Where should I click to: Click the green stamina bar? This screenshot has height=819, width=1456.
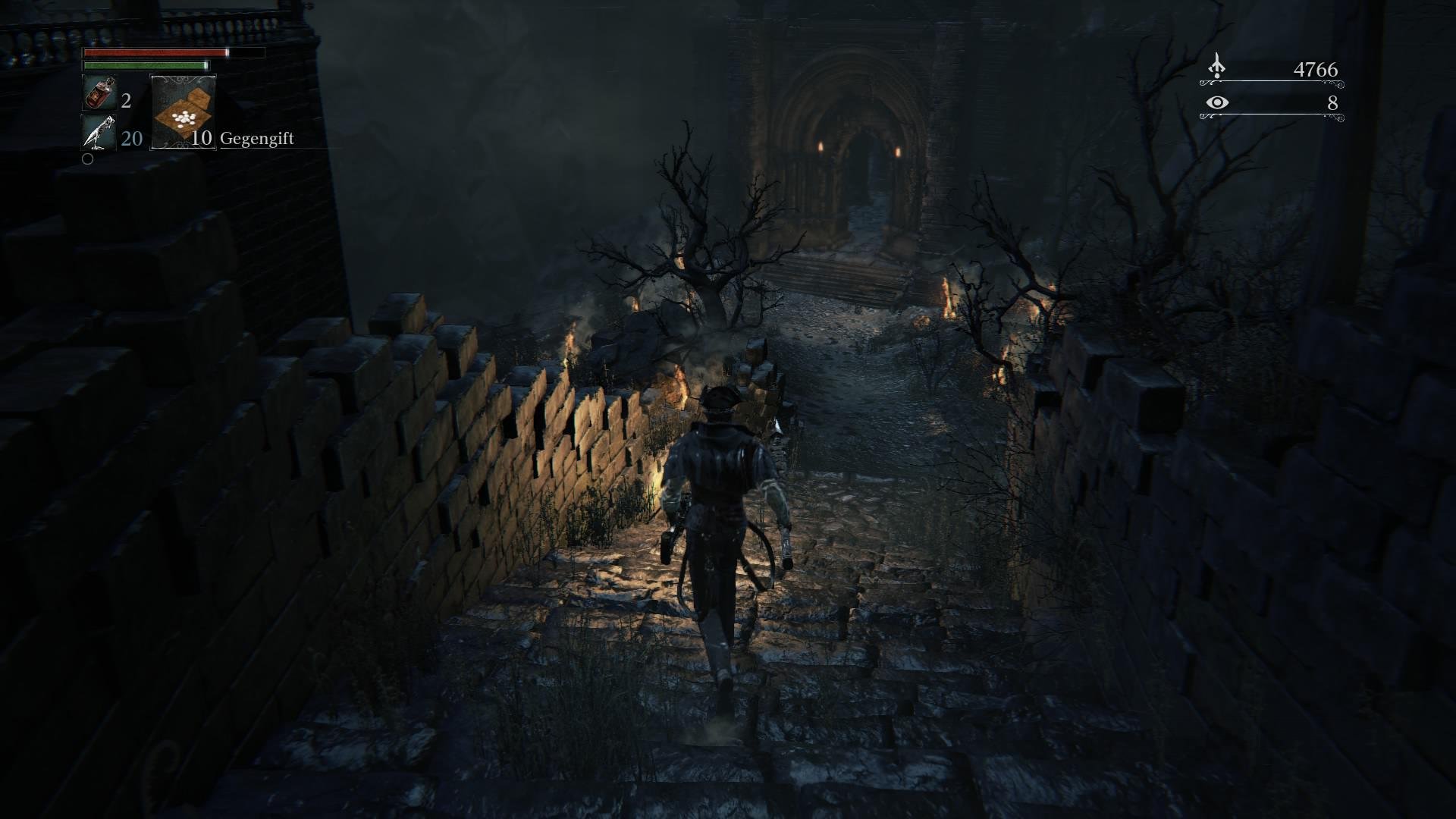pyautogui.click(x=146, y=65)
